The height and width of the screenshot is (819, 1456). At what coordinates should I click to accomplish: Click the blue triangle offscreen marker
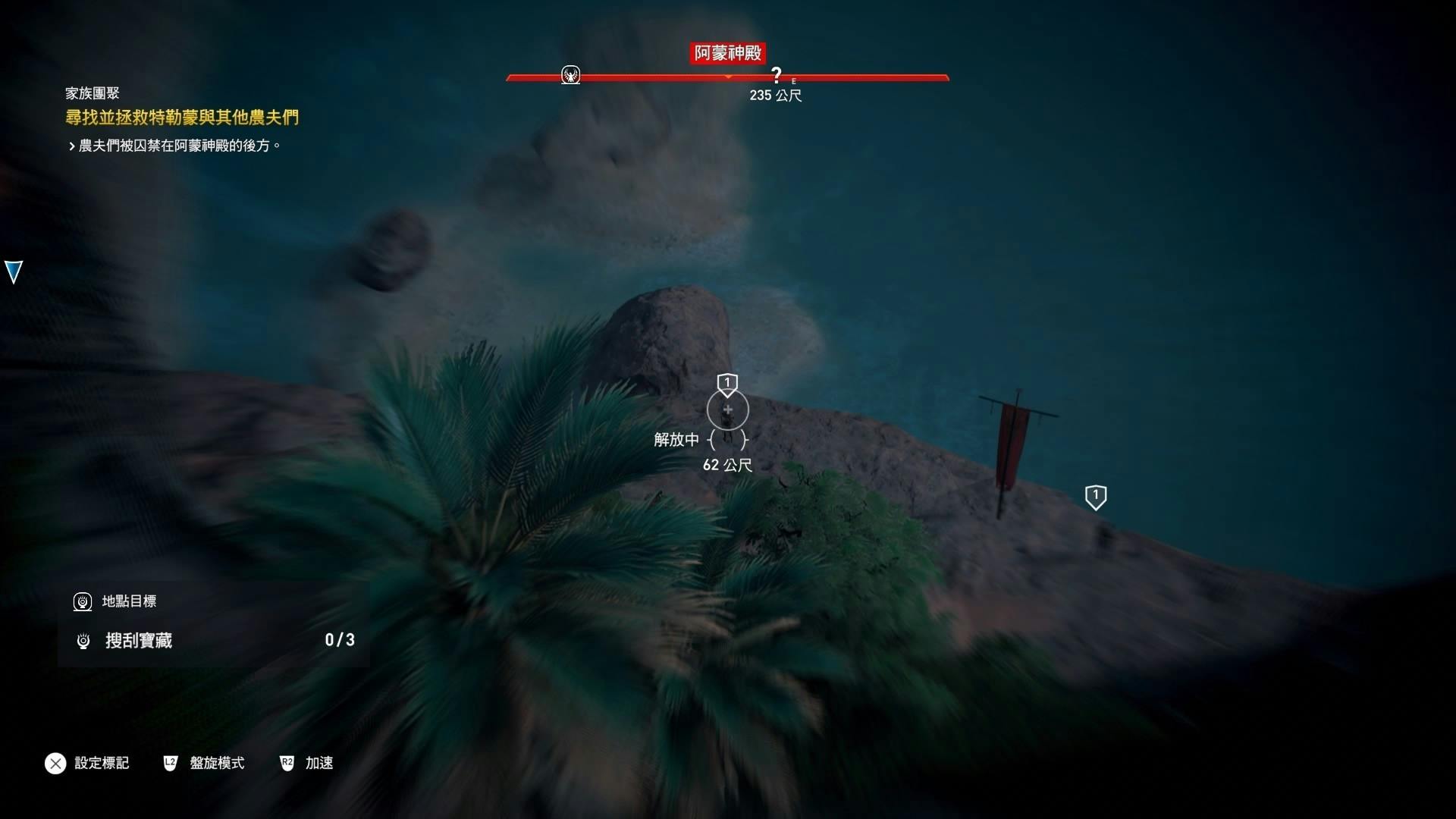click(14, 271)
